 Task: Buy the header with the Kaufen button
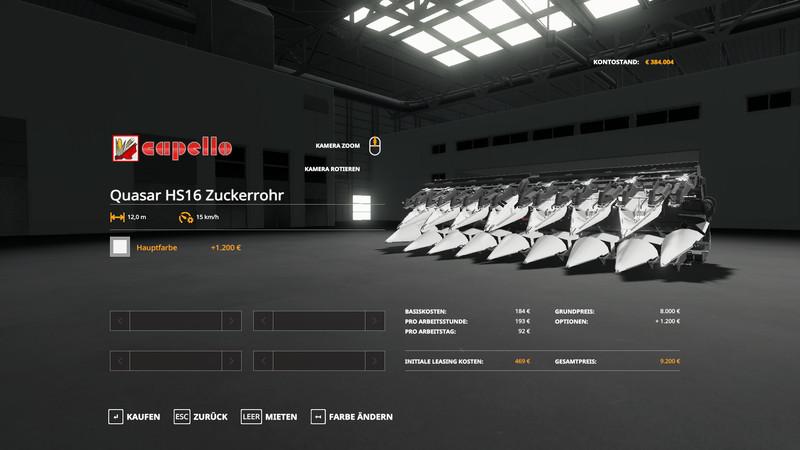[x=135, y=416]
